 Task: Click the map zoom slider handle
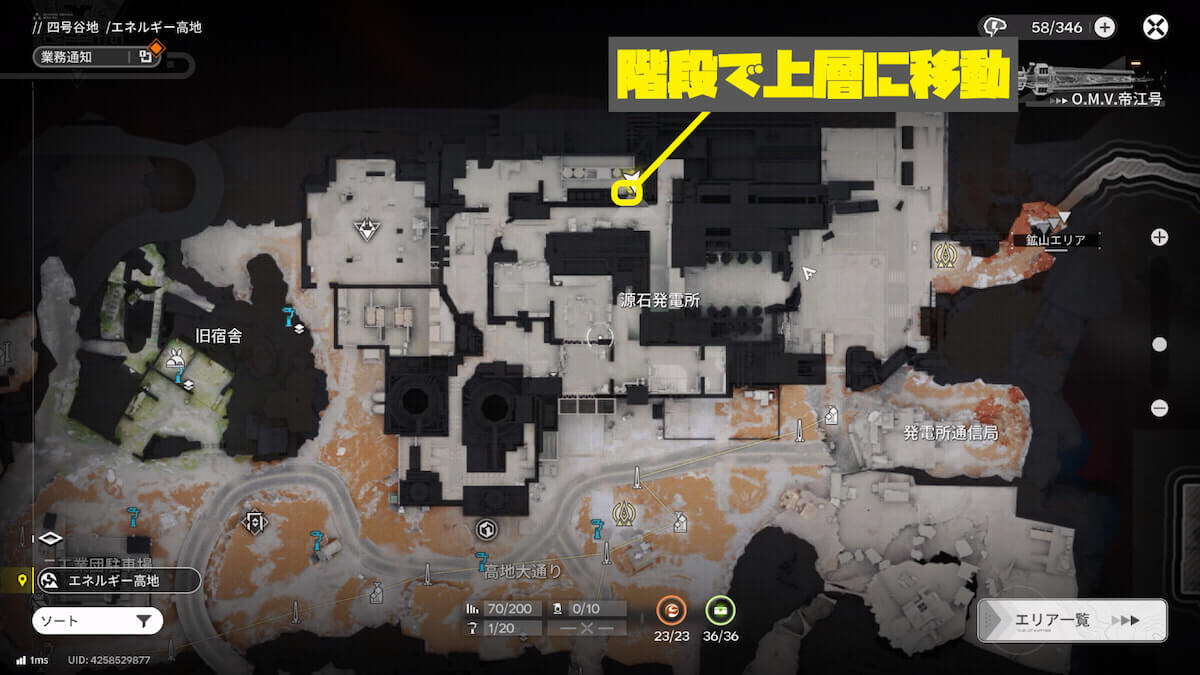[x=1159, y=344]
